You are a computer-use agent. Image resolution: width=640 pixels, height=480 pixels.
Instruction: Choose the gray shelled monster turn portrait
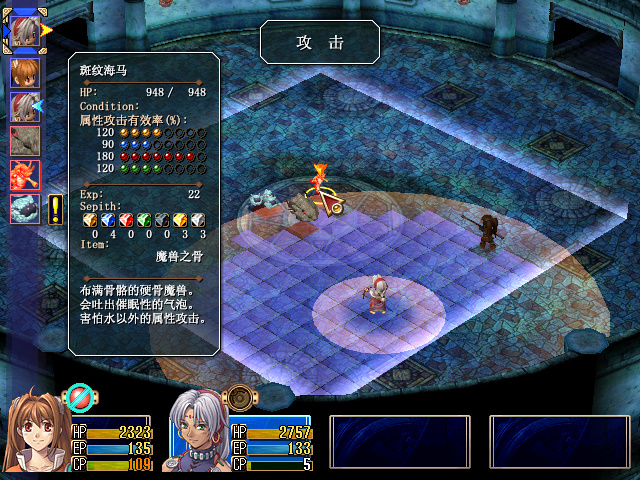click(25, 208)
